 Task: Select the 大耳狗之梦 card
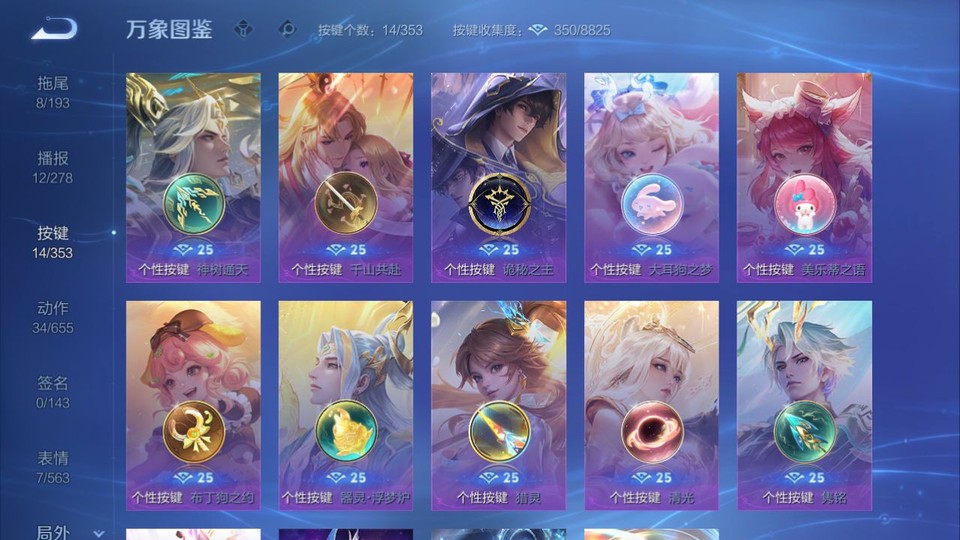point(651,177)
